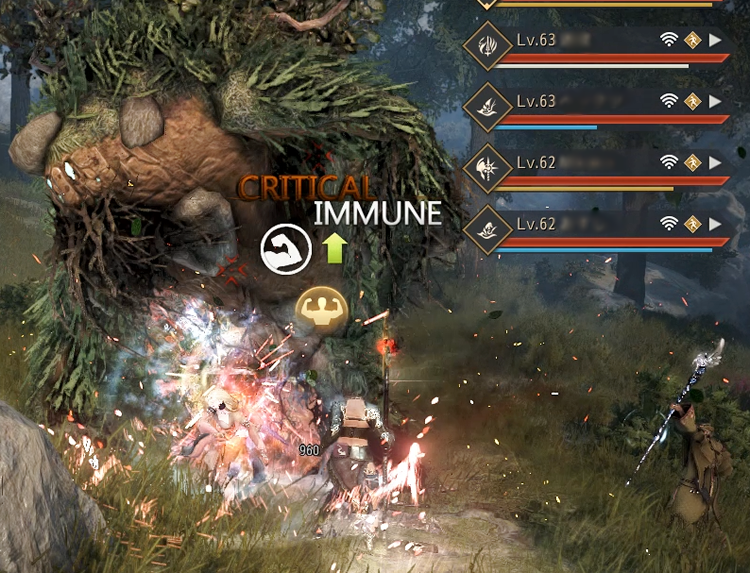Image resolution: width=750 pixels, height=573 pixels.
Task: Expand the arrow on the white-bar Lv.63 member row
Action: (715, 41)
